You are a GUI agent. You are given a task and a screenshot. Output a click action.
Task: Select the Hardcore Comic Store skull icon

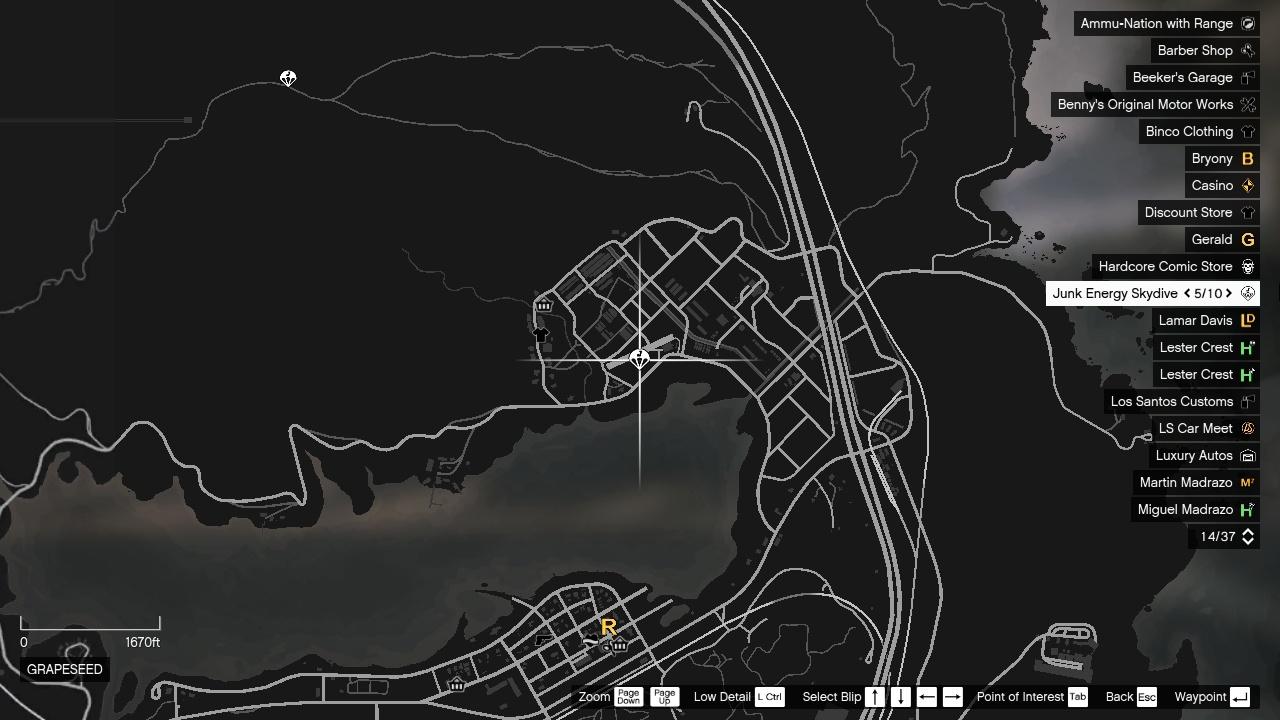click(1247, 266)
